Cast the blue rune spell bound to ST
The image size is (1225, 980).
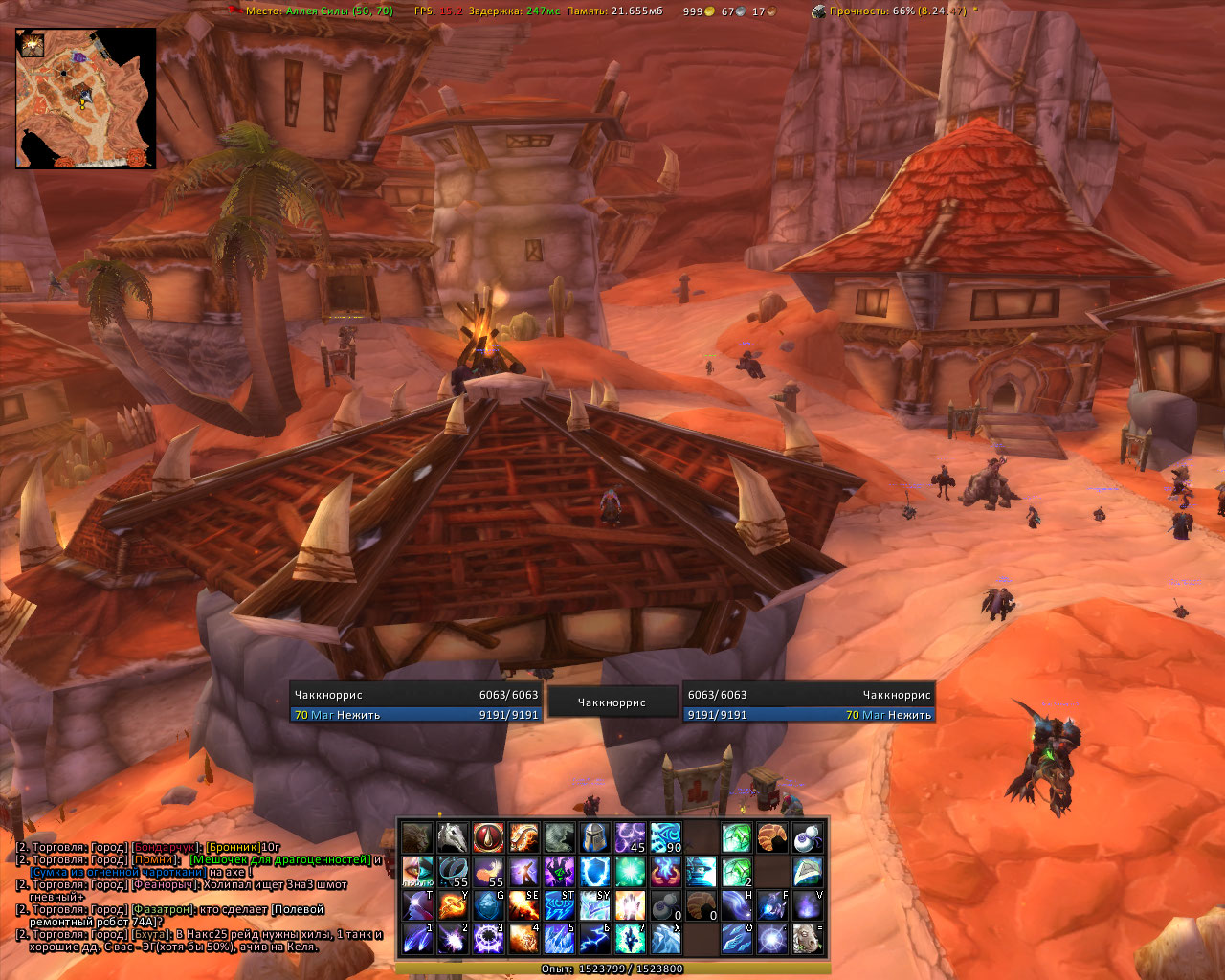coord(558,904)
